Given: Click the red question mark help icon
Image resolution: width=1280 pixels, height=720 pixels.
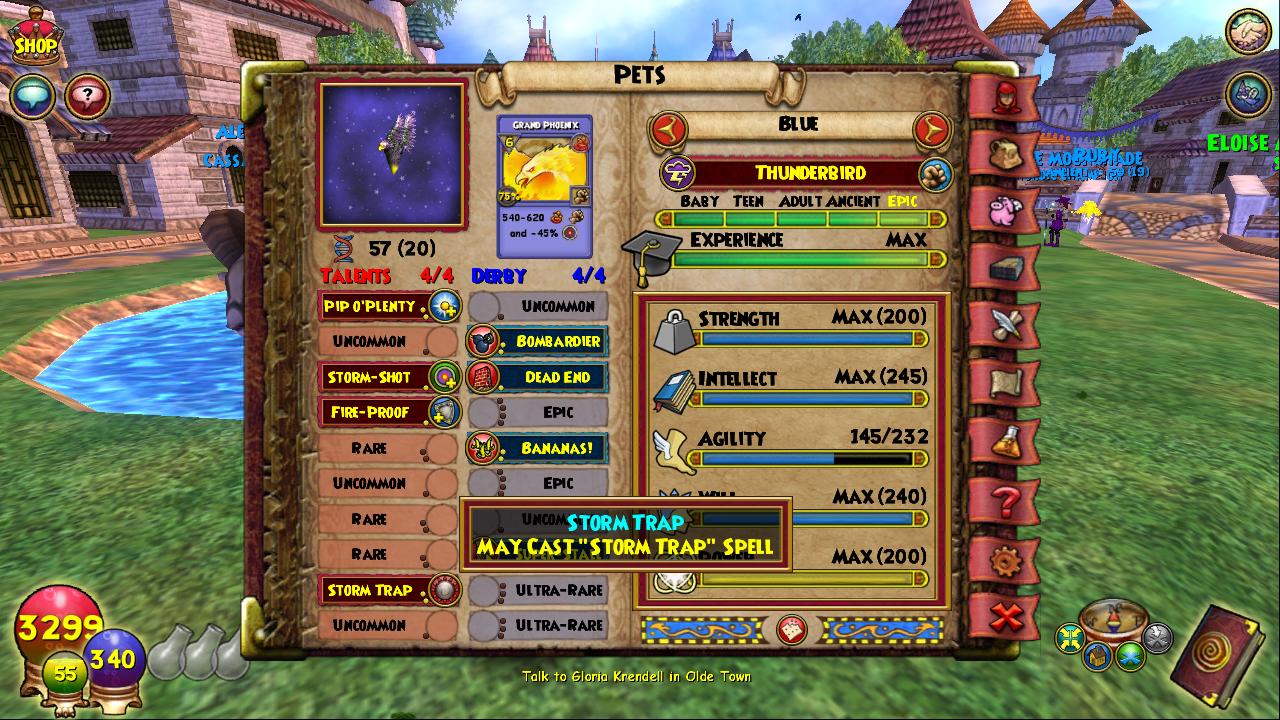Looking at the screenshot, I should pyautogui.click(x=88, y=97).
